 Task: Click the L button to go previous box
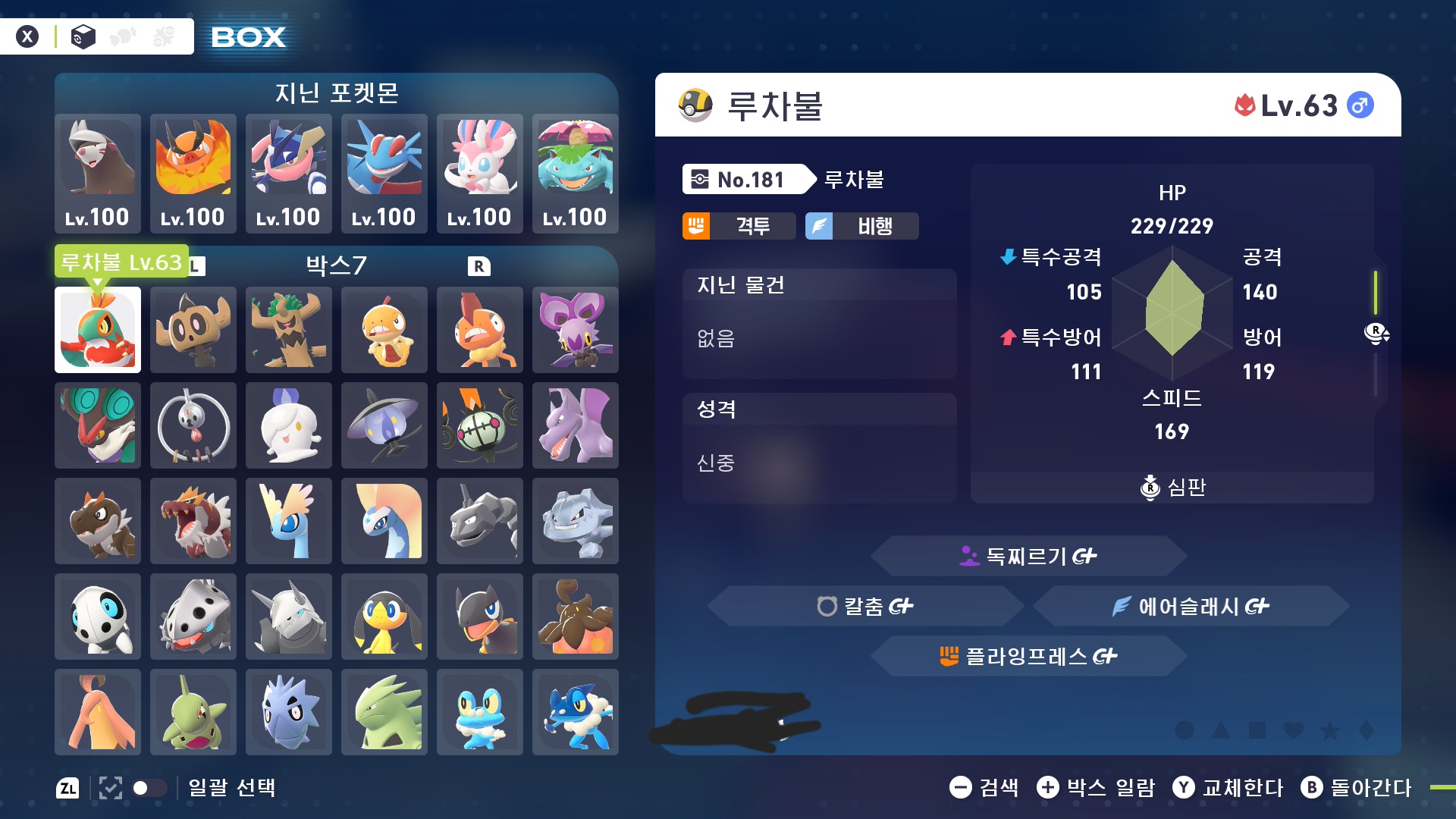pos(196,265)
